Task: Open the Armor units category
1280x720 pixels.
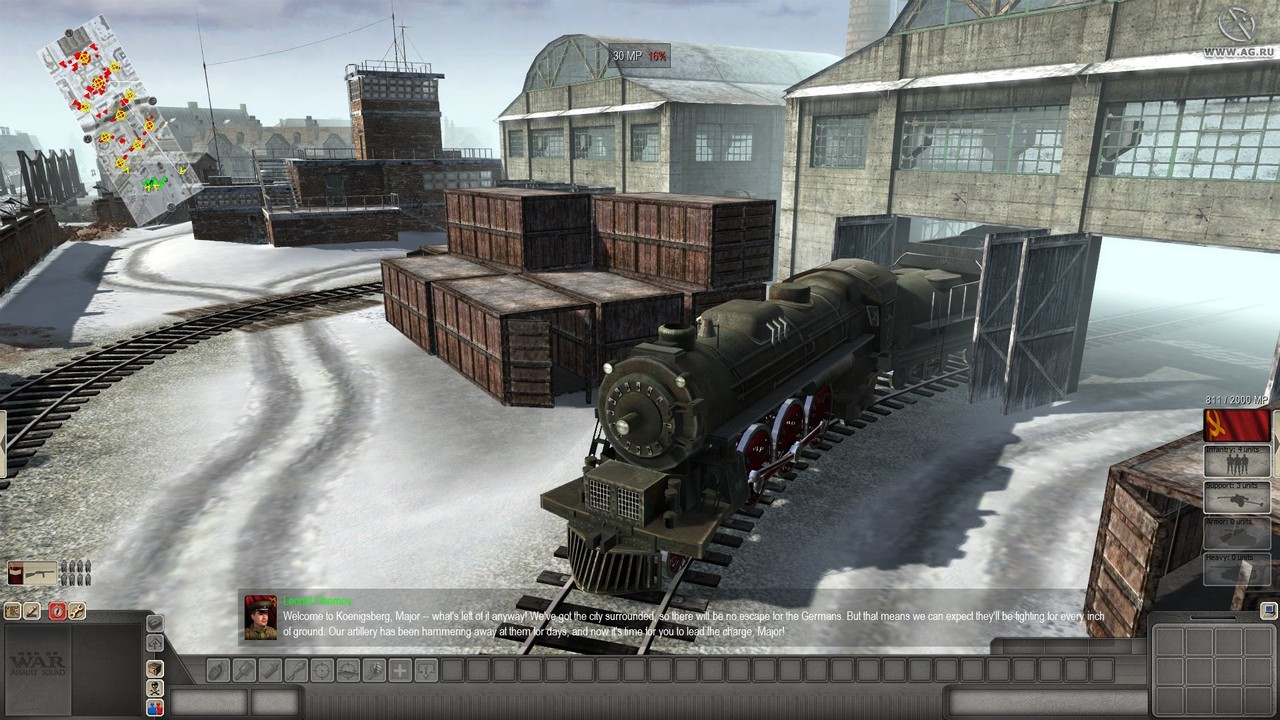Action: tap(1237, 534)
